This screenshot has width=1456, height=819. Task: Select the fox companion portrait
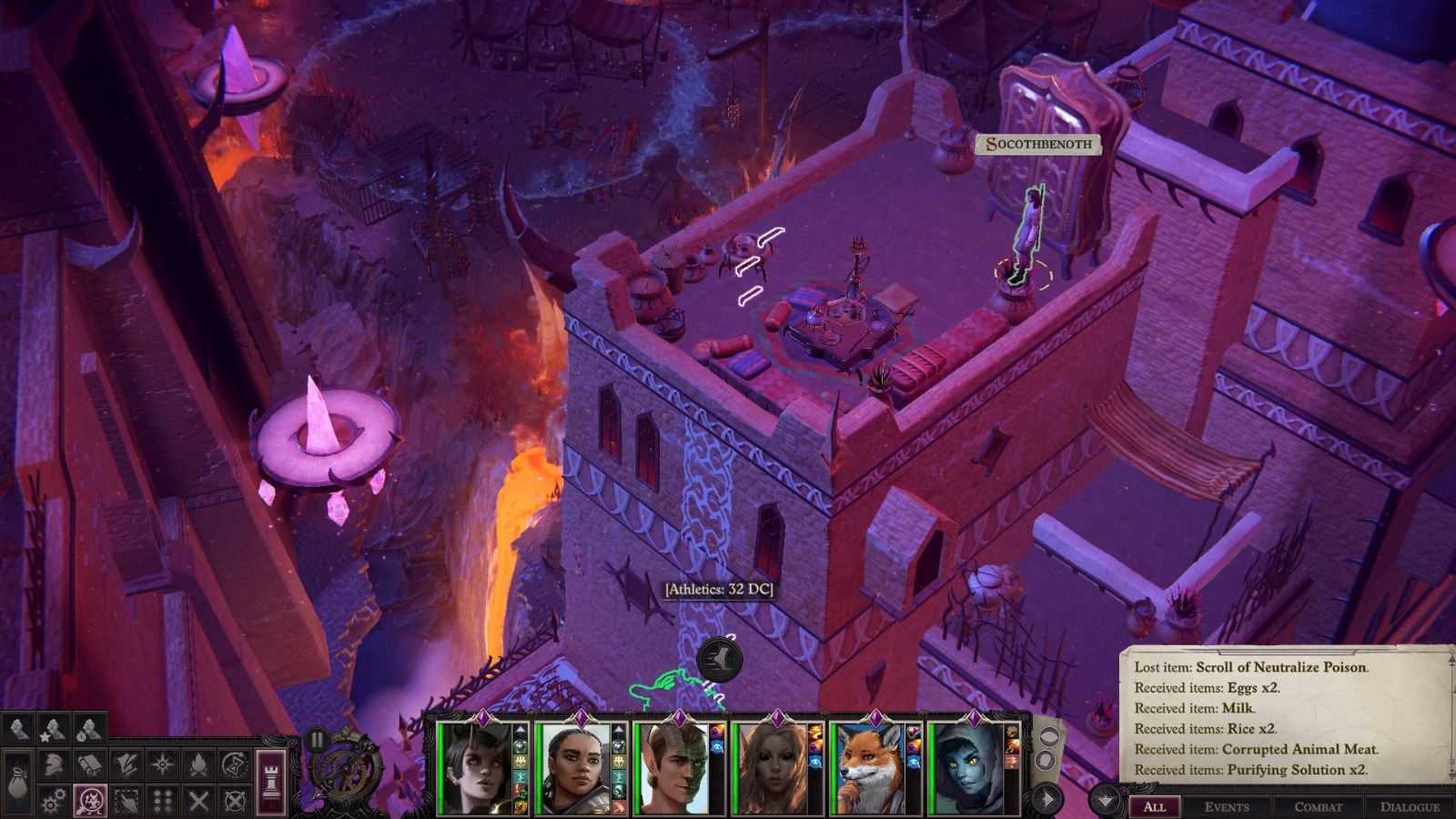tap(867, 769)
